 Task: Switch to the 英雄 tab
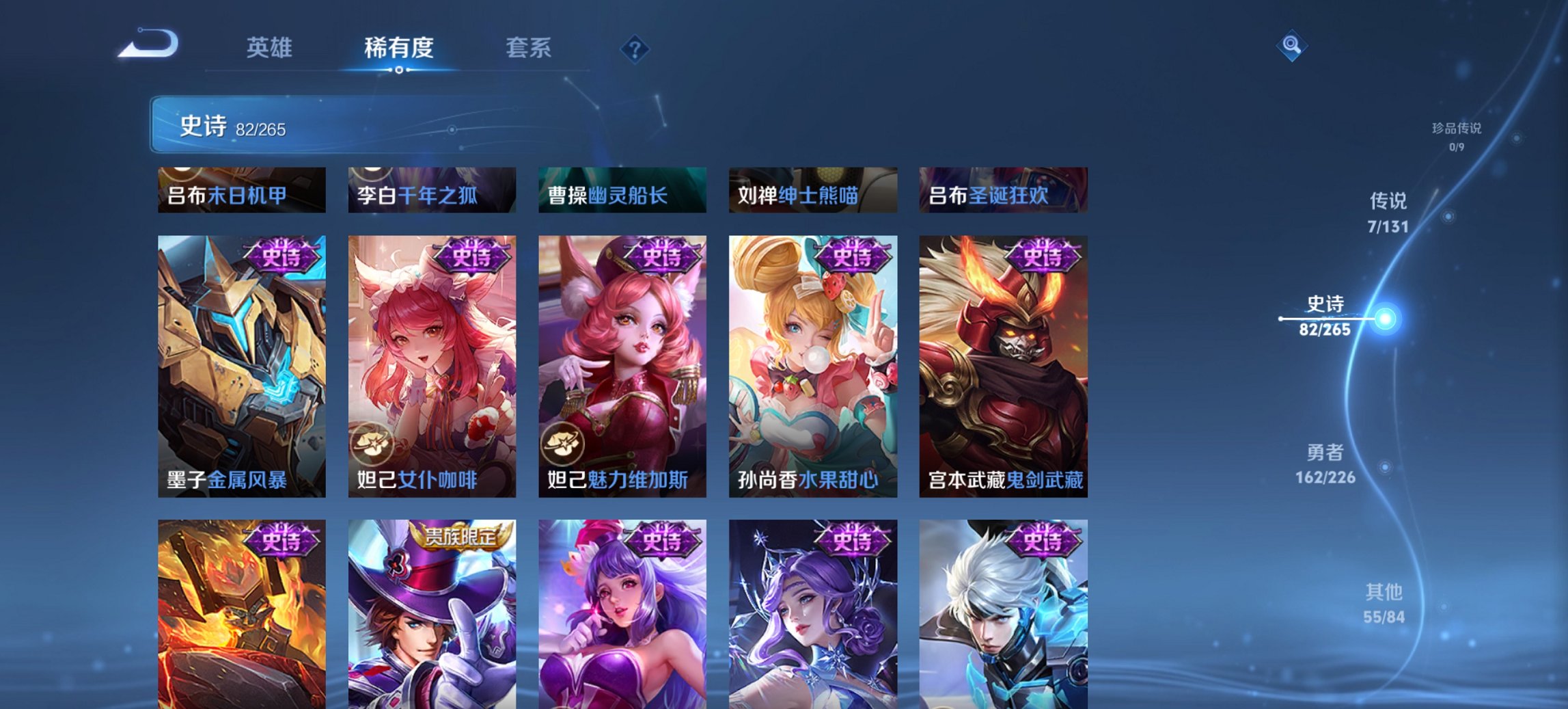click(x=271, y=48)
